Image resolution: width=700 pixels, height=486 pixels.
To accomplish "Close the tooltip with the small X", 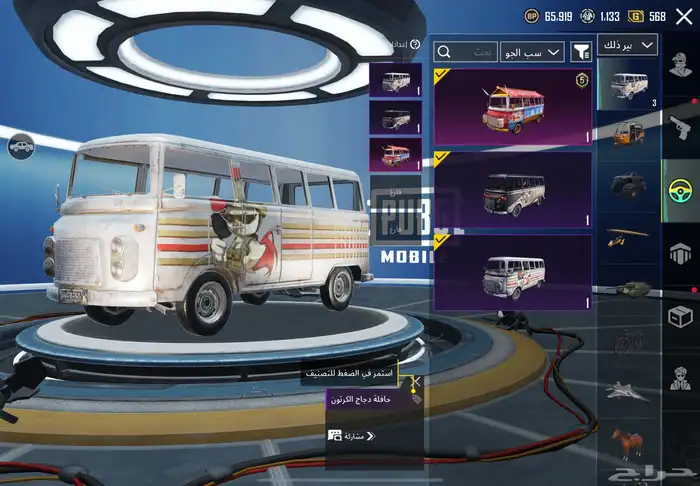I will point(414,381).
